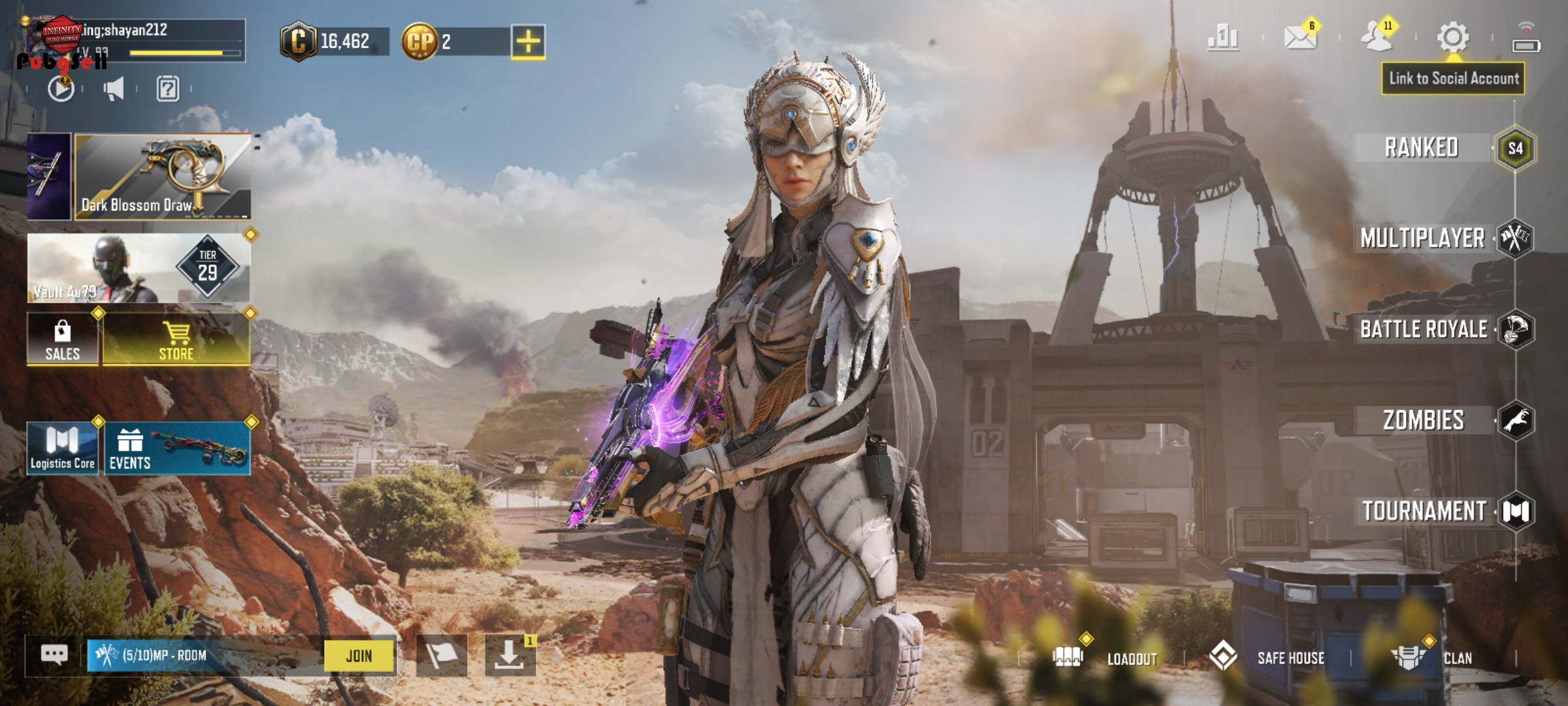
Task: Open the Dark Blossom Draw banner
Action: point(163,176)
